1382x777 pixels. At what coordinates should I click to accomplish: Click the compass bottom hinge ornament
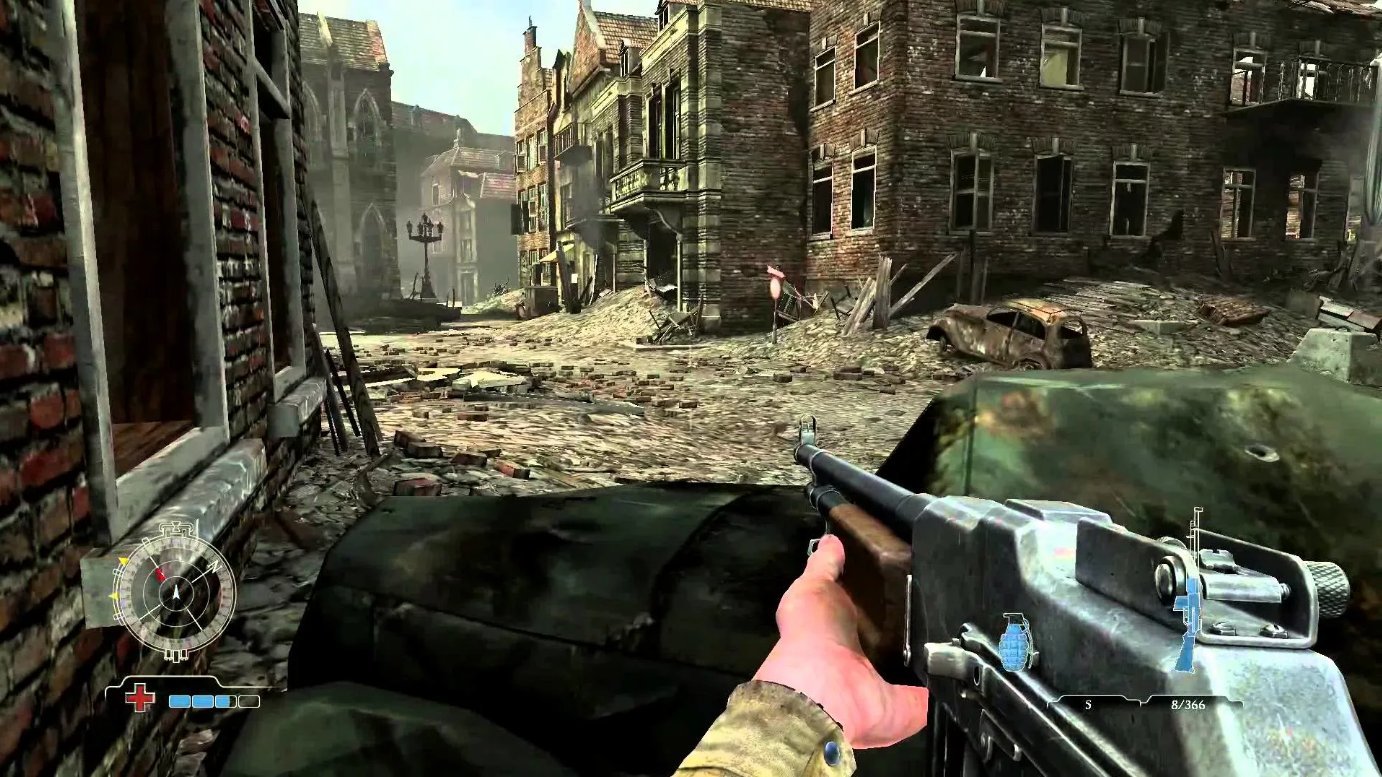[x=175, y=653]
